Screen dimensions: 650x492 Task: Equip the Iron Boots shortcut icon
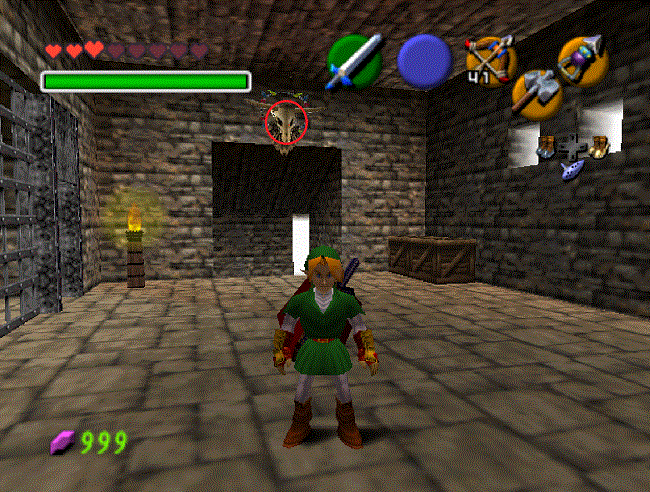546,146
